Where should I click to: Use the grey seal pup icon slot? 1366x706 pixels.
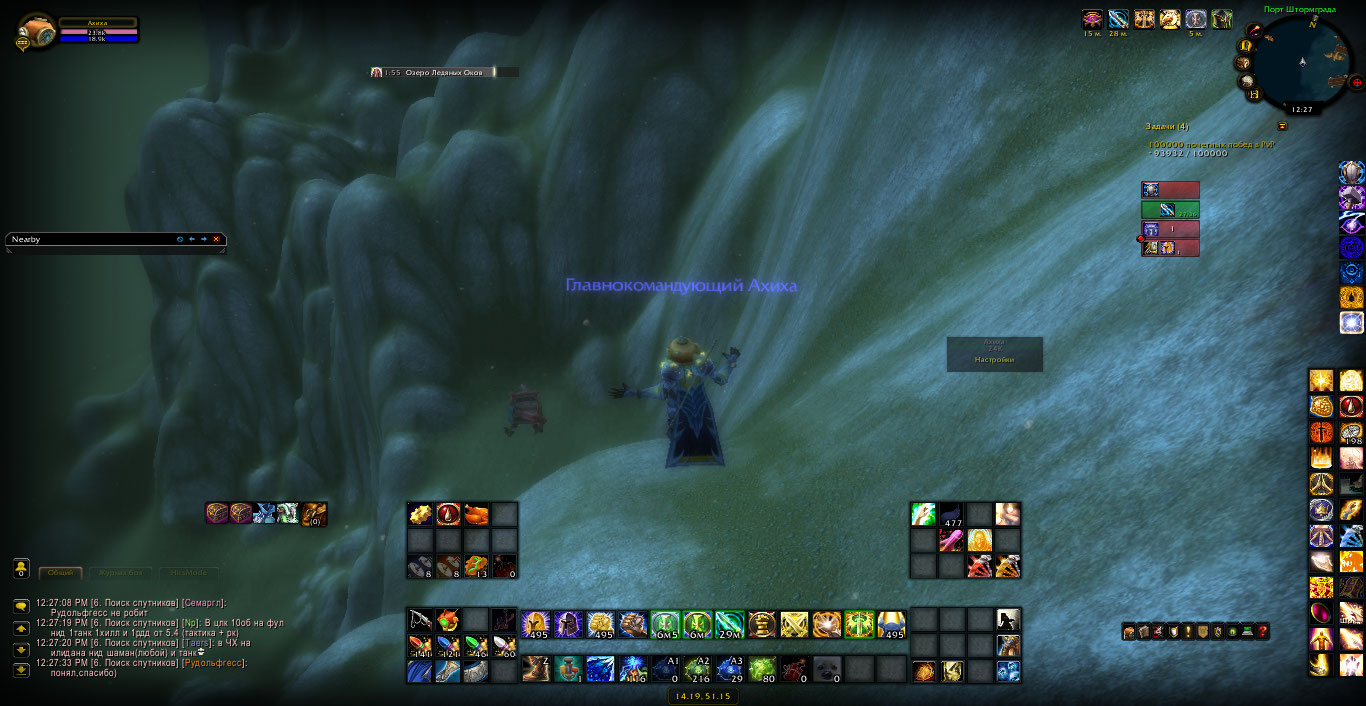826,668
